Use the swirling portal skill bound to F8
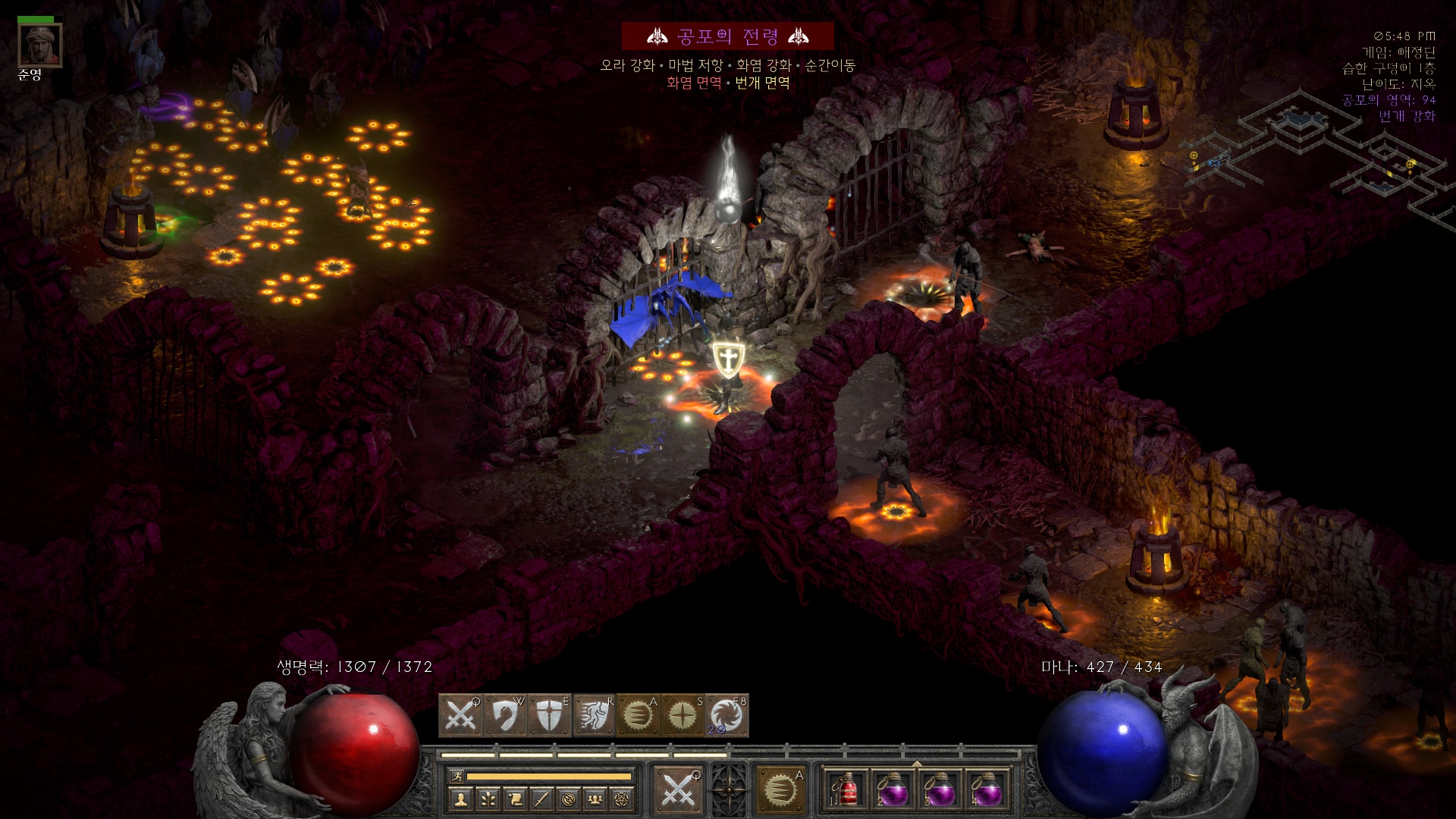Viewport: 1456px width, 819px height. tap(727, 716)
